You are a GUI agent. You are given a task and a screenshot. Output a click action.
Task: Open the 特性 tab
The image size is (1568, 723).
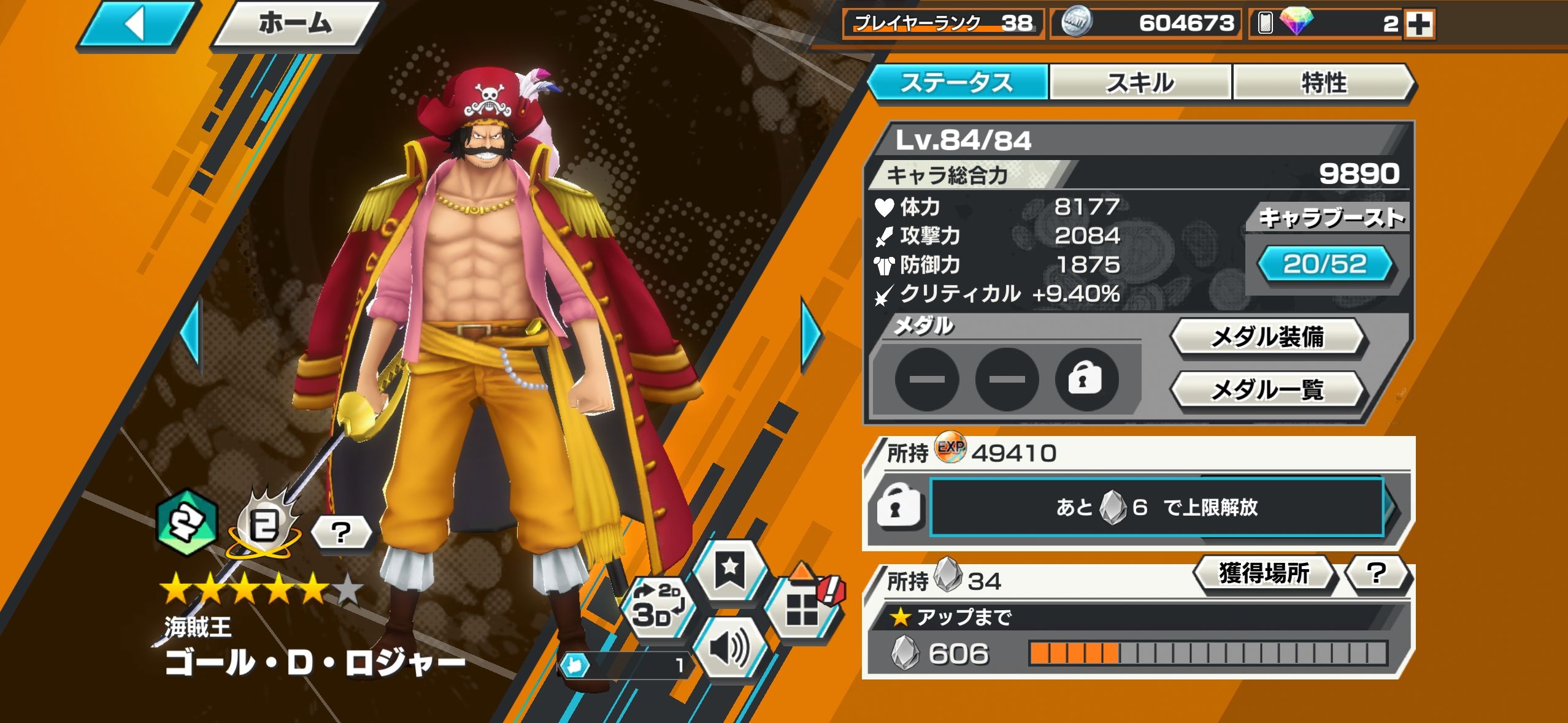click(x=1323, y=83)
